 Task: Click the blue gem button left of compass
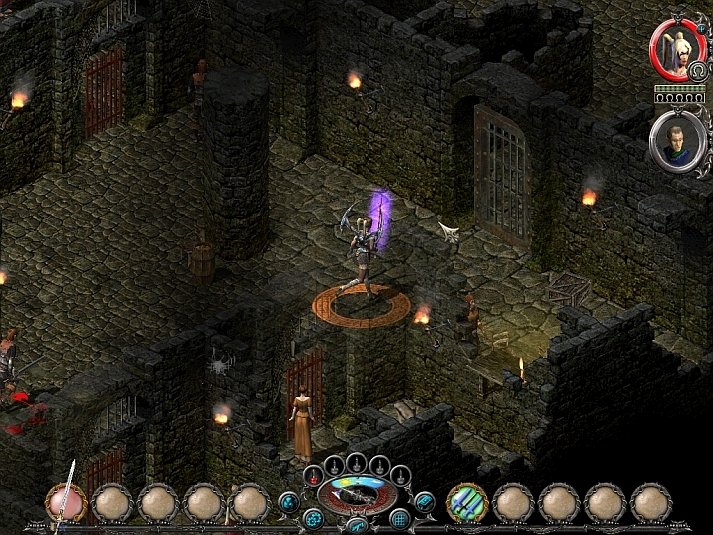click(x=289, y=501)
